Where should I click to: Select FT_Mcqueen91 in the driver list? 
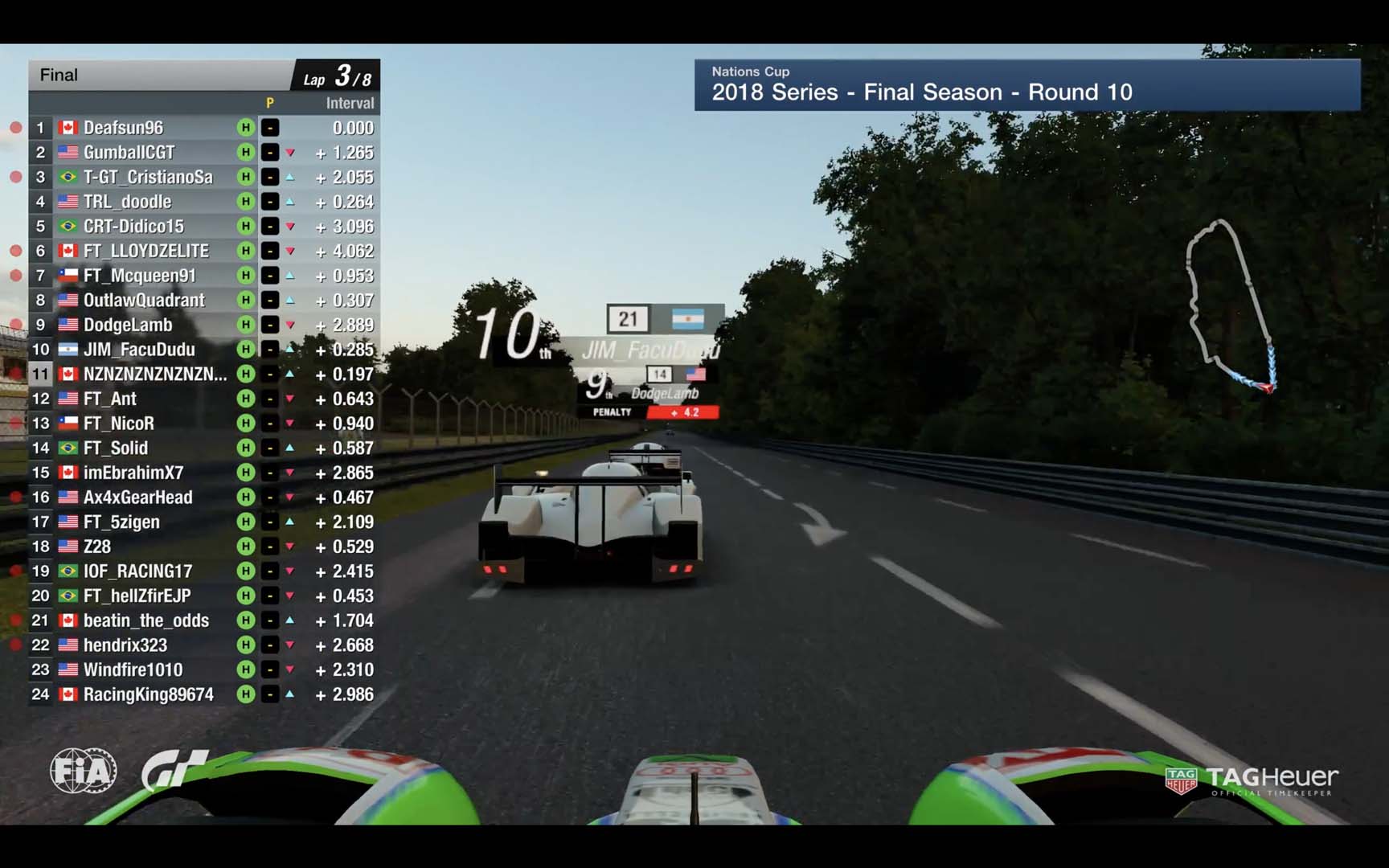(x=139, y=276)
